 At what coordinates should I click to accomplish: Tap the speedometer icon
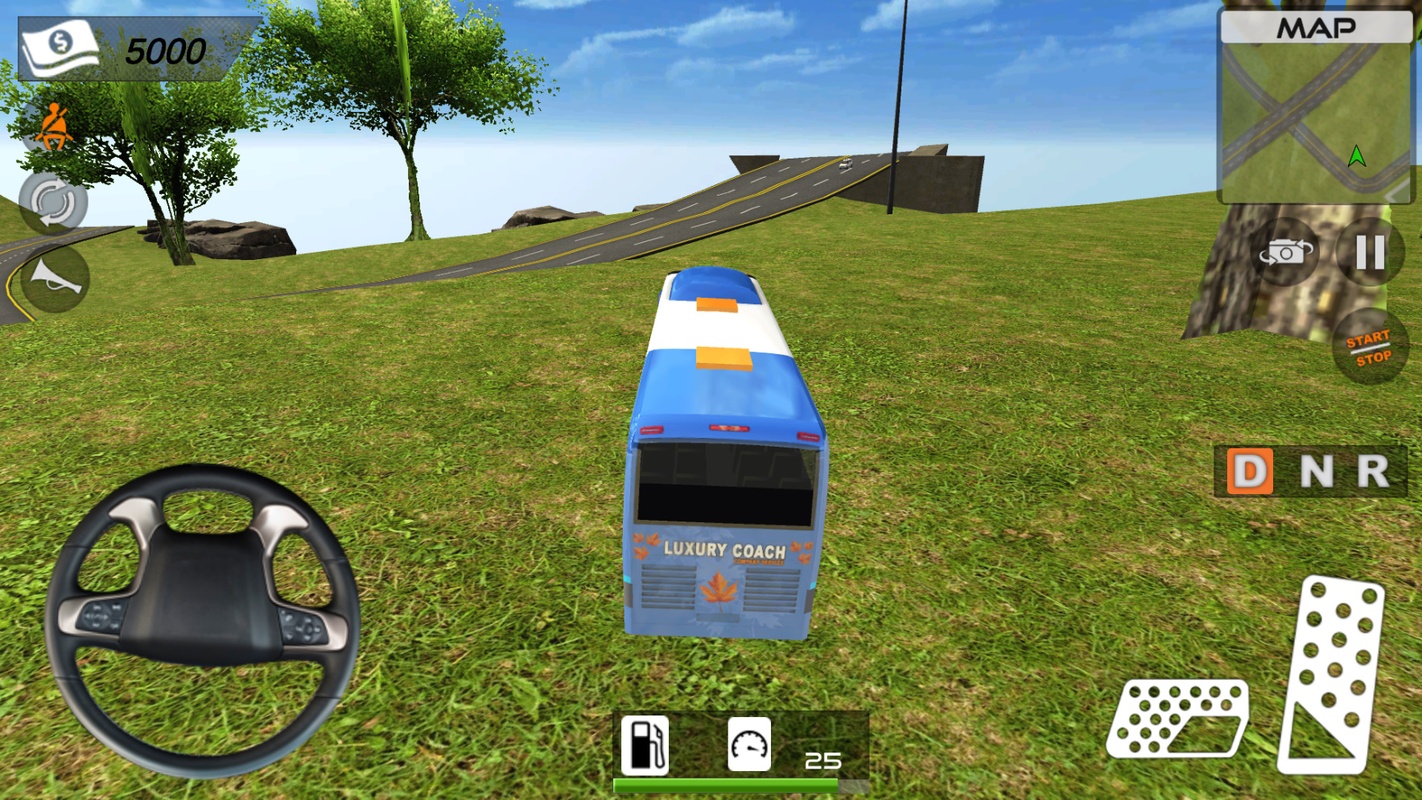coord(749,744)
